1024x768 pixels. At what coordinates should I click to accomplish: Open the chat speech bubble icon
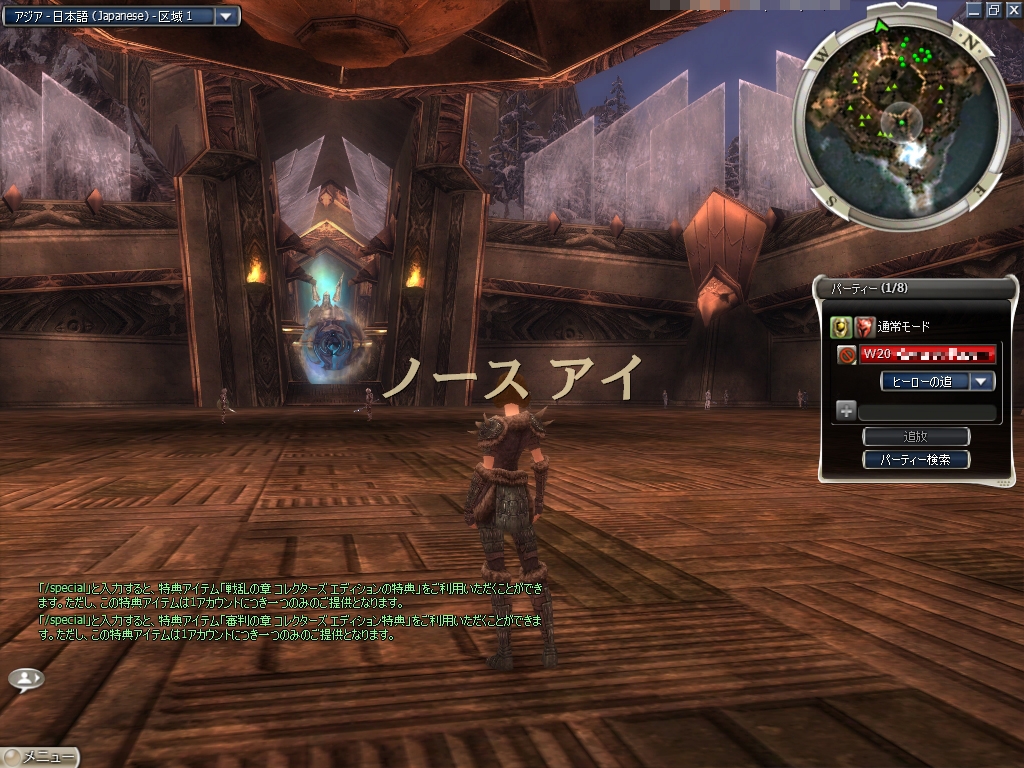[26, 679]
